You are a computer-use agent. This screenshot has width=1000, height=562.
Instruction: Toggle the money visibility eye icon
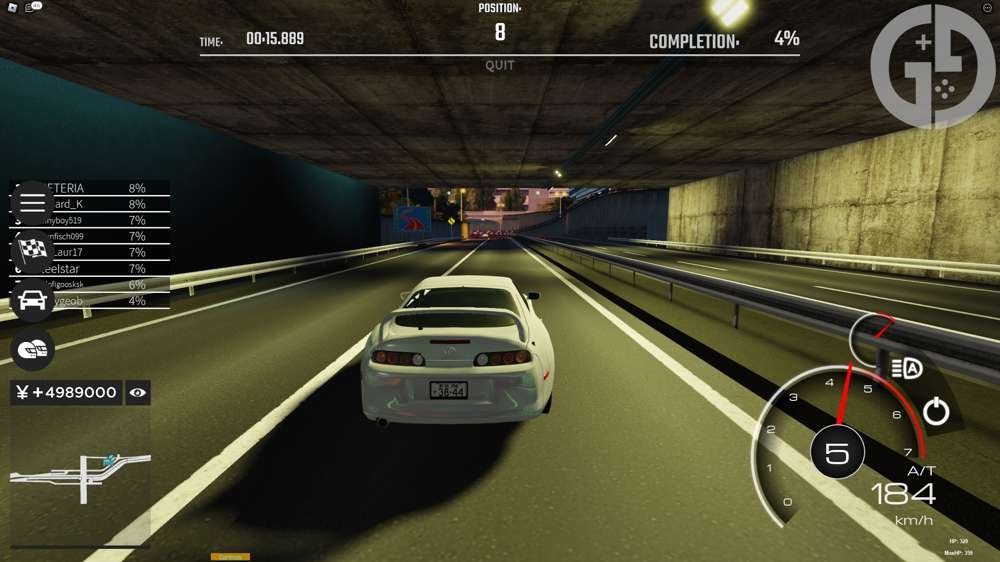(x=138, y=393)
